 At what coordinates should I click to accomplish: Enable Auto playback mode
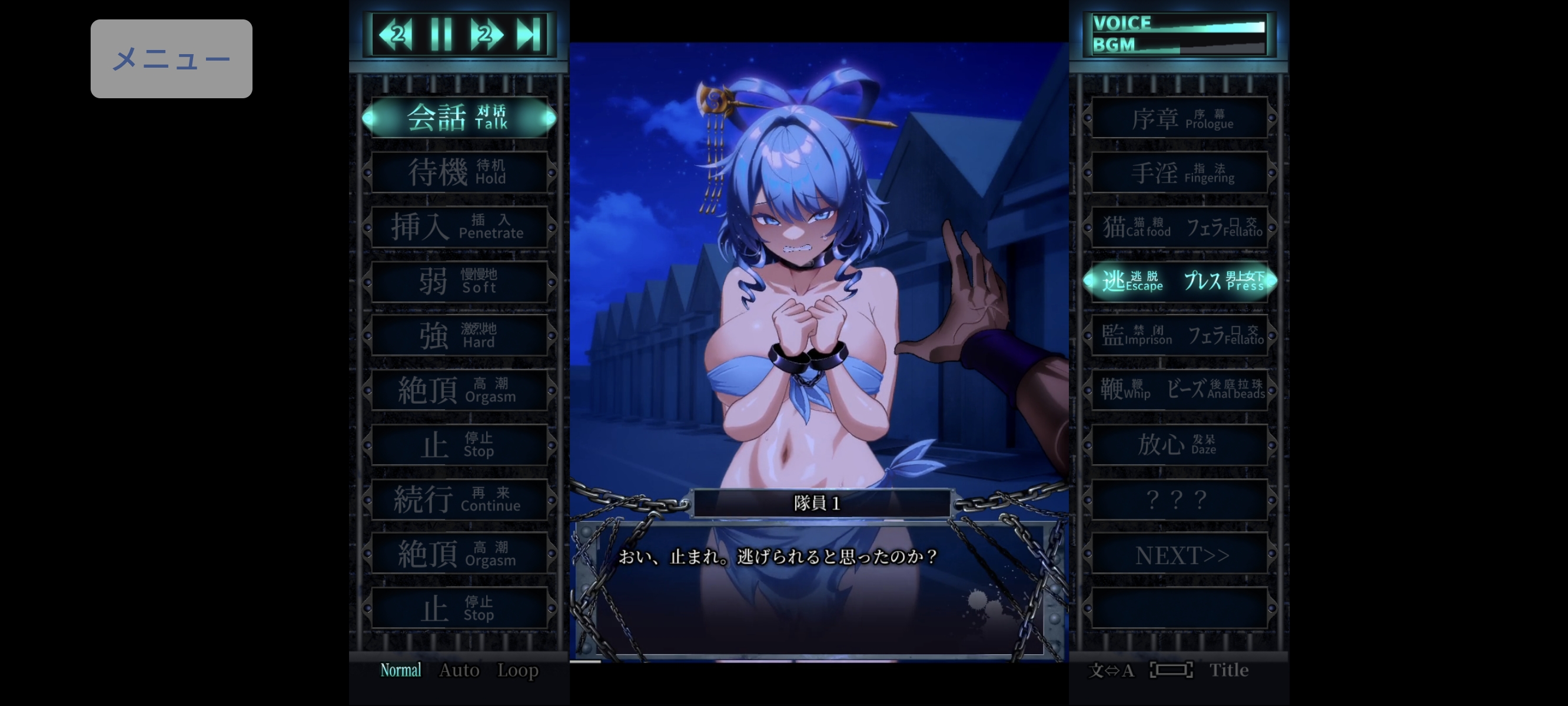click(460, 670)
